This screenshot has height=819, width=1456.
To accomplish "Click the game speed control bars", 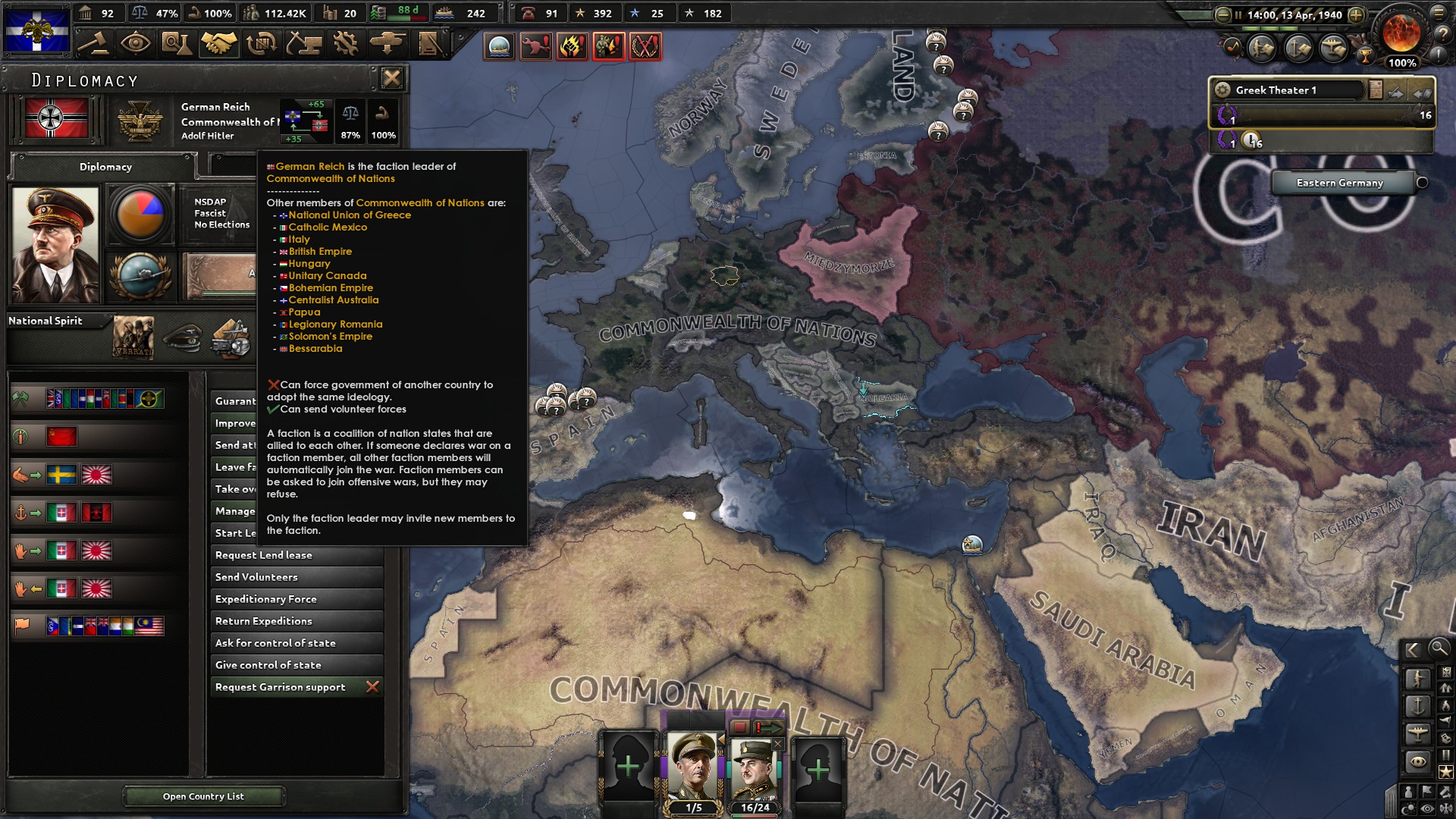I will 1268,29.
